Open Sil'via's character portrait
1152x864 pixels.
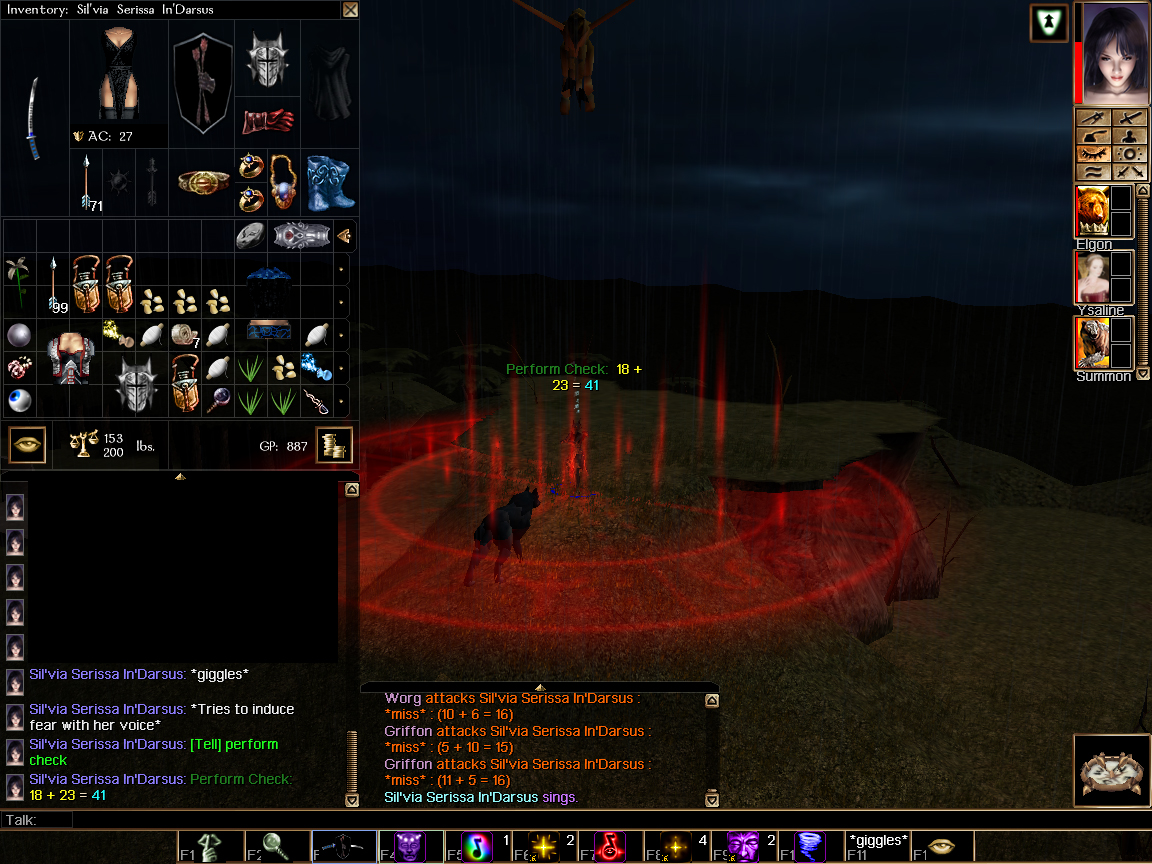tap(1114, 52)
